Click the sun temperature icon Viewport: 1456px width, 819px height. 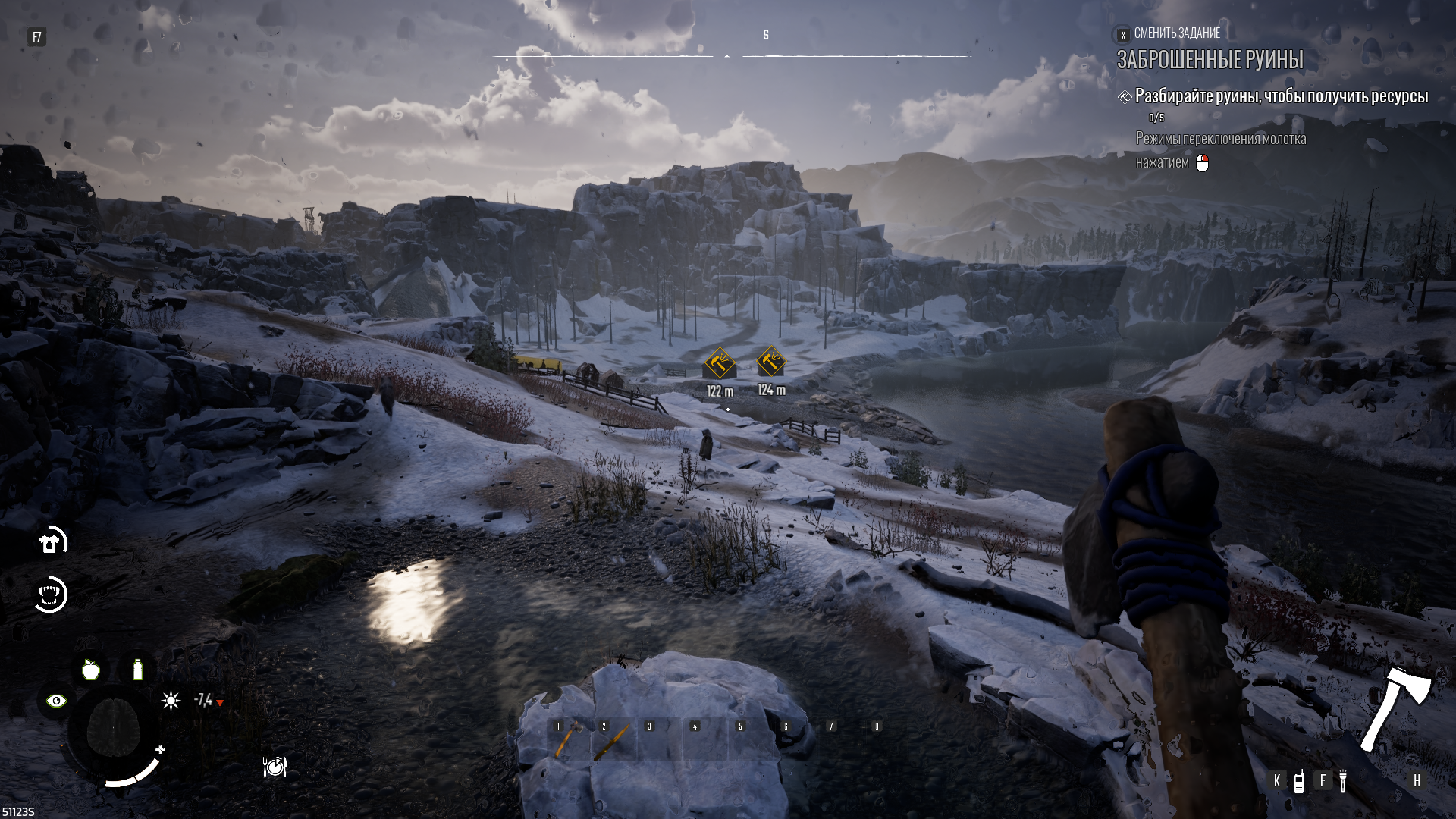(171, 701)
